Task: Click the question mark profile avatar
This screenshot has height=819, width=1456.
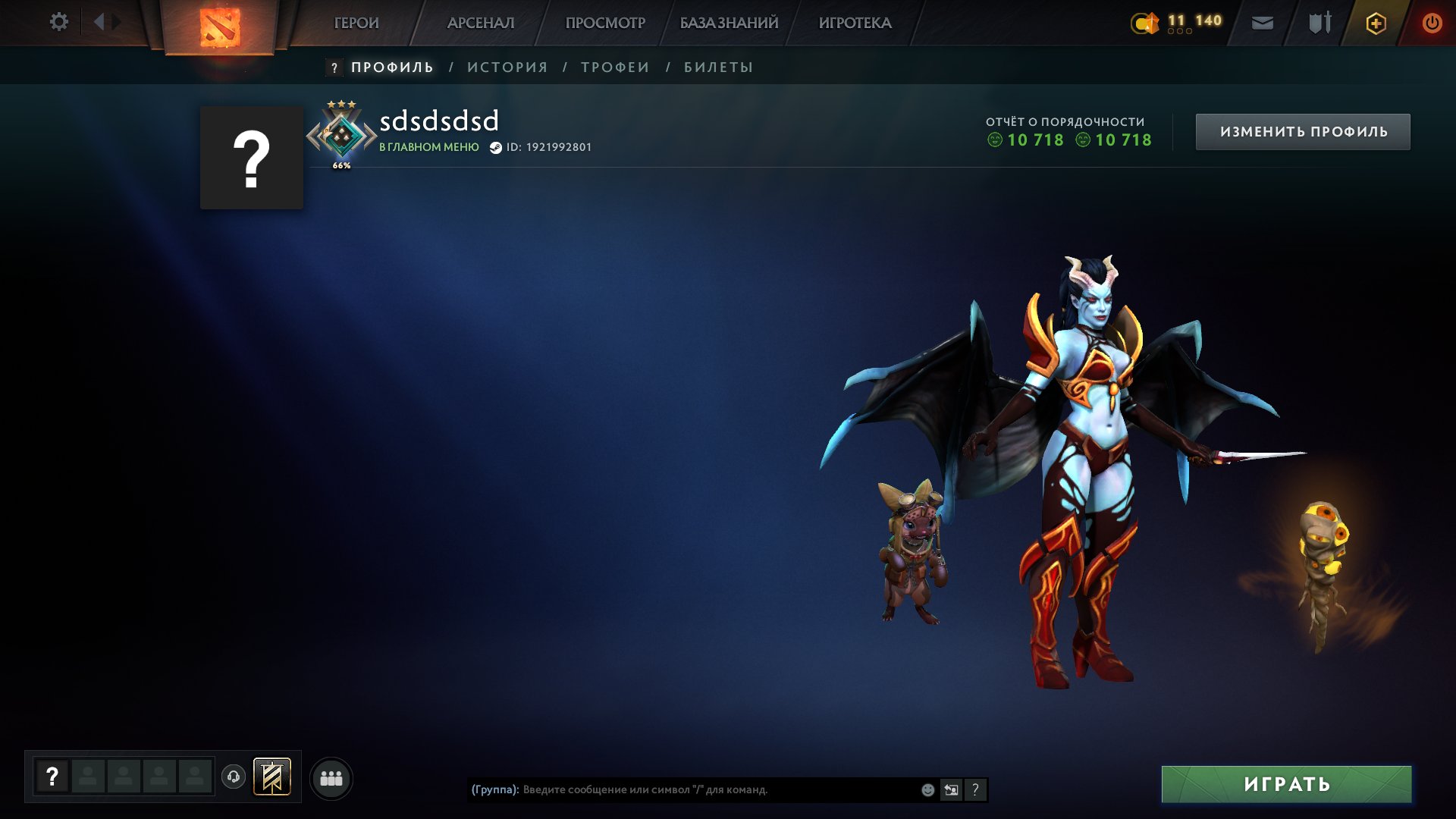Action: pyautogui.click(x=252, y=158)
